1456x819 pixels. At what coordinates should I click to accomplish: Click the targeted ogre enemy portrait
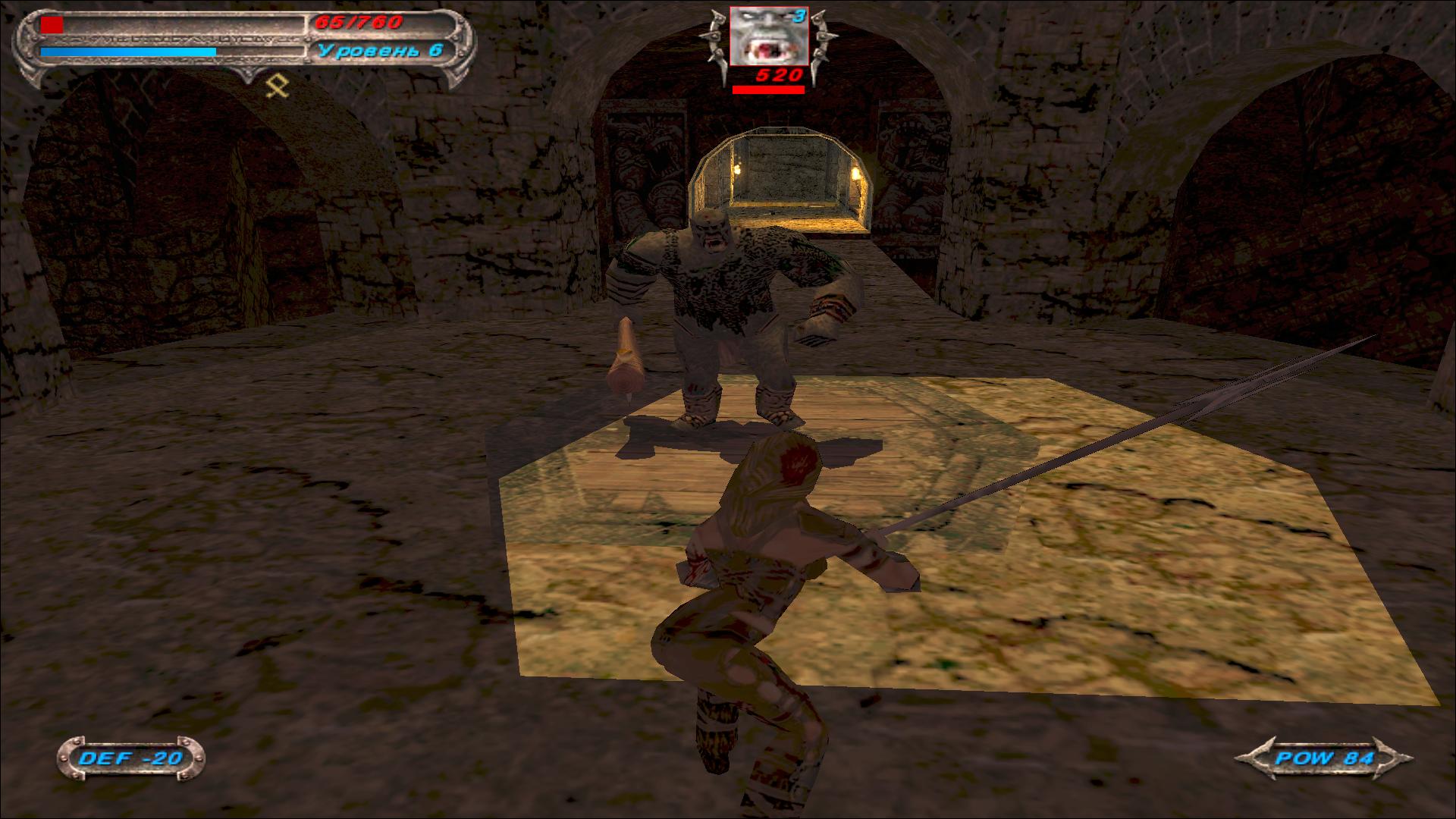[x=768, y=36]
